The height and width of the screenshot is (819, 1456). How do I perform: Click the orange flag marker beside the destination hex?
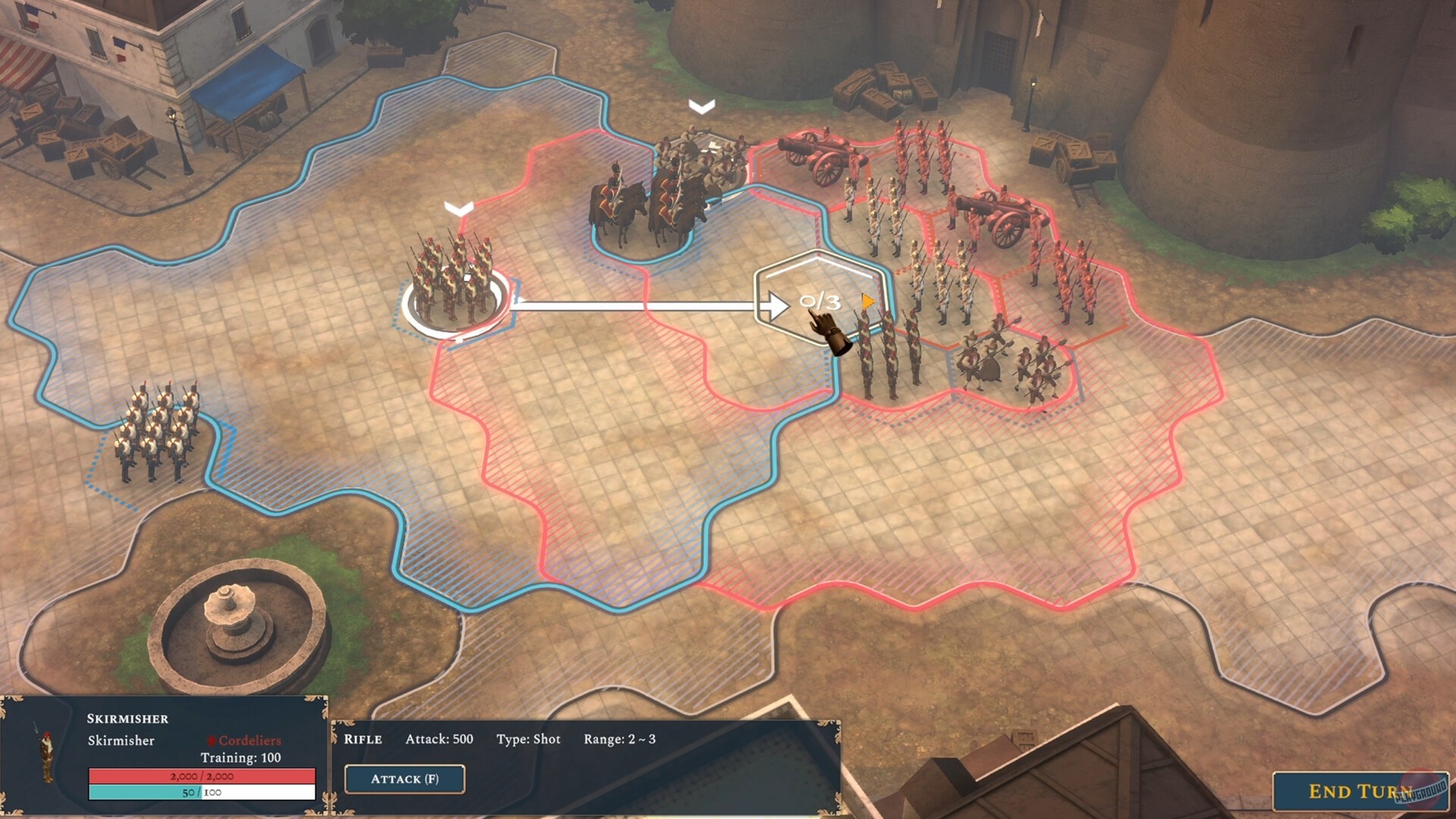(x=869, y=301)
